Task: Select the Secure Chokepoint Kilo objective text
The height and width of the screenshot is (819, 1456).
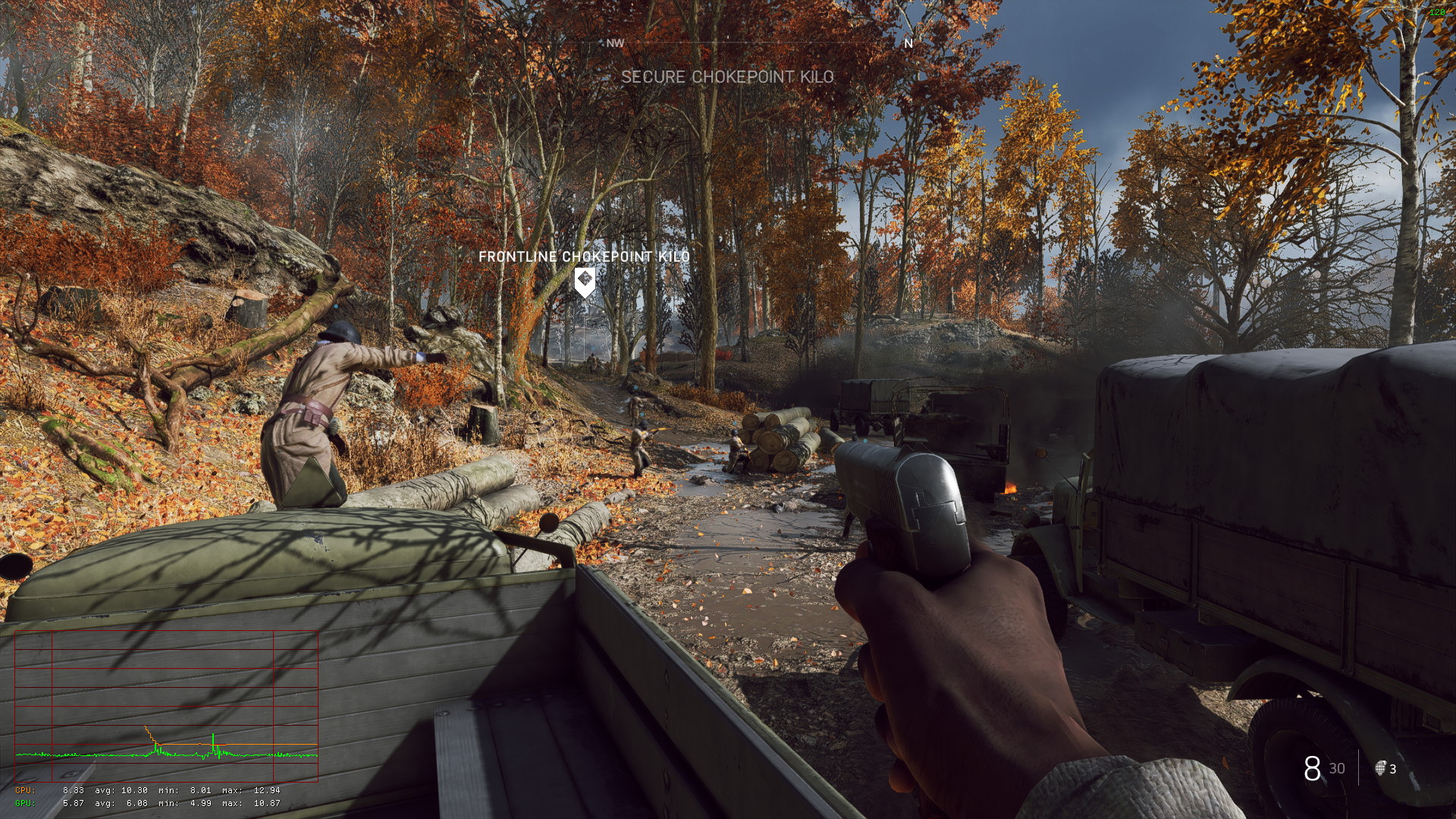Action: 727,77
